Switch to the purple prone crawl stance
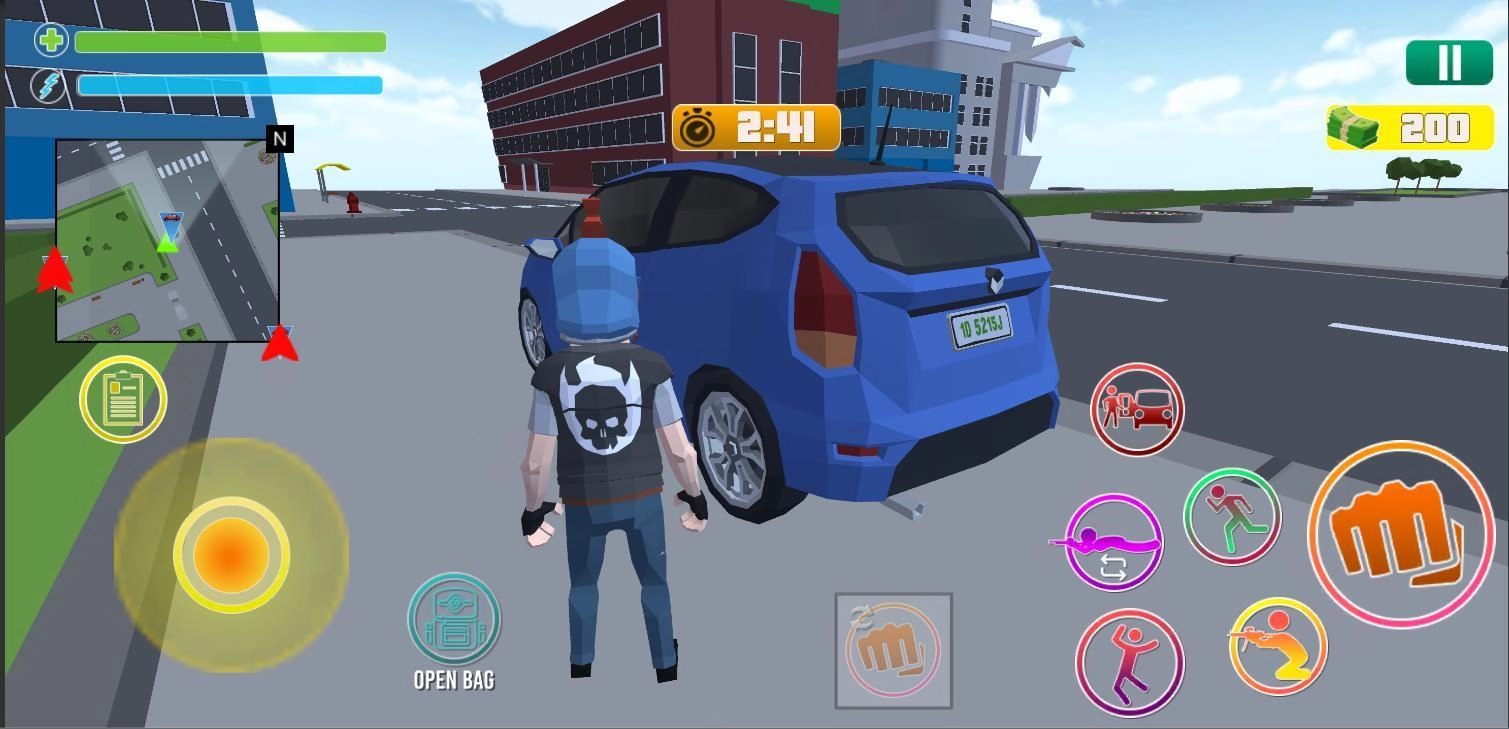The image size is (1509, 729). (x=1113, y=542)
